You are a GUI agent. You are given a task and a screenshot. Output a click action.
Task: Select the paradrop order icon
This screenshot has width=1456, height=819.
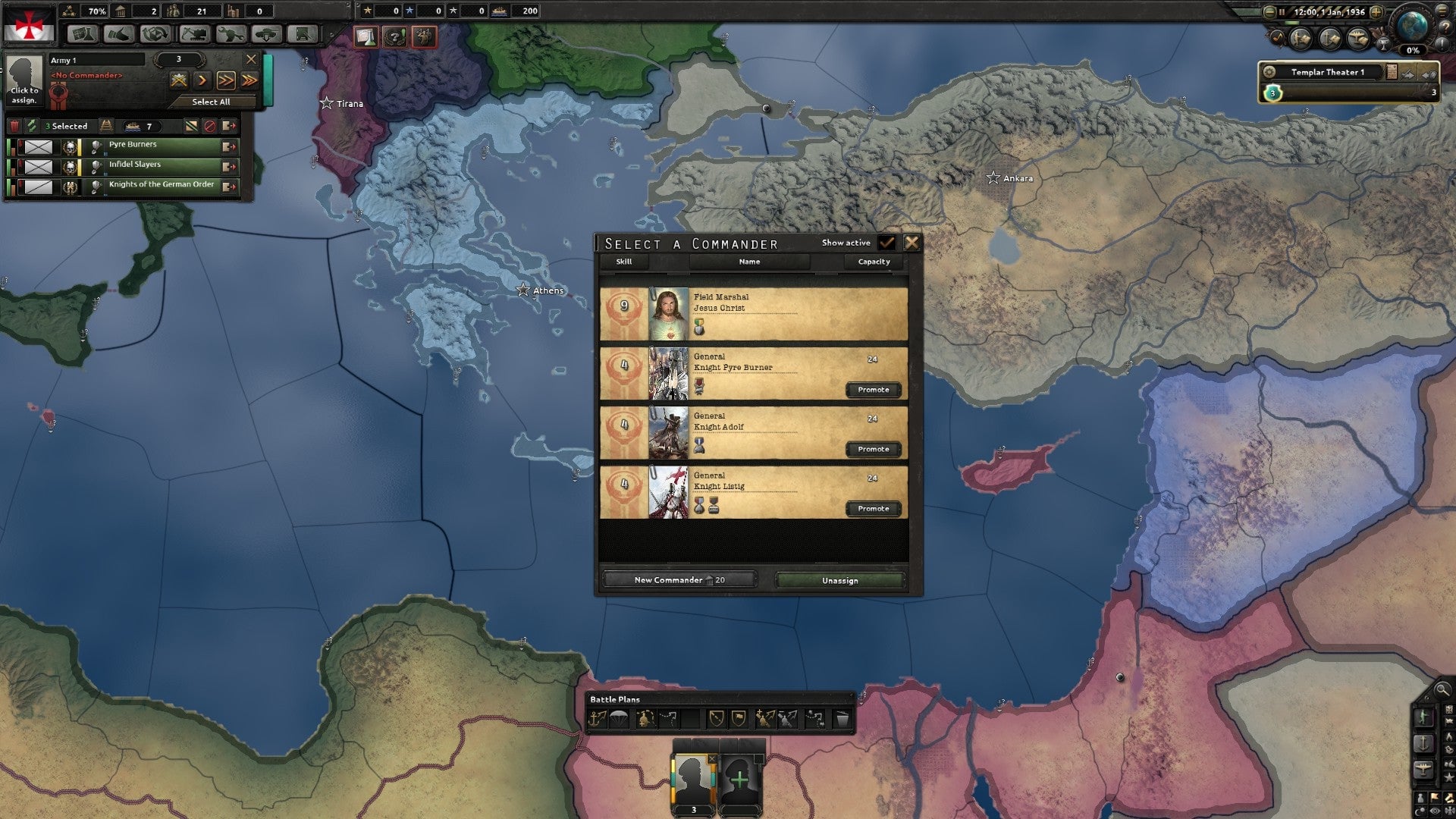[x=619, y=717]
